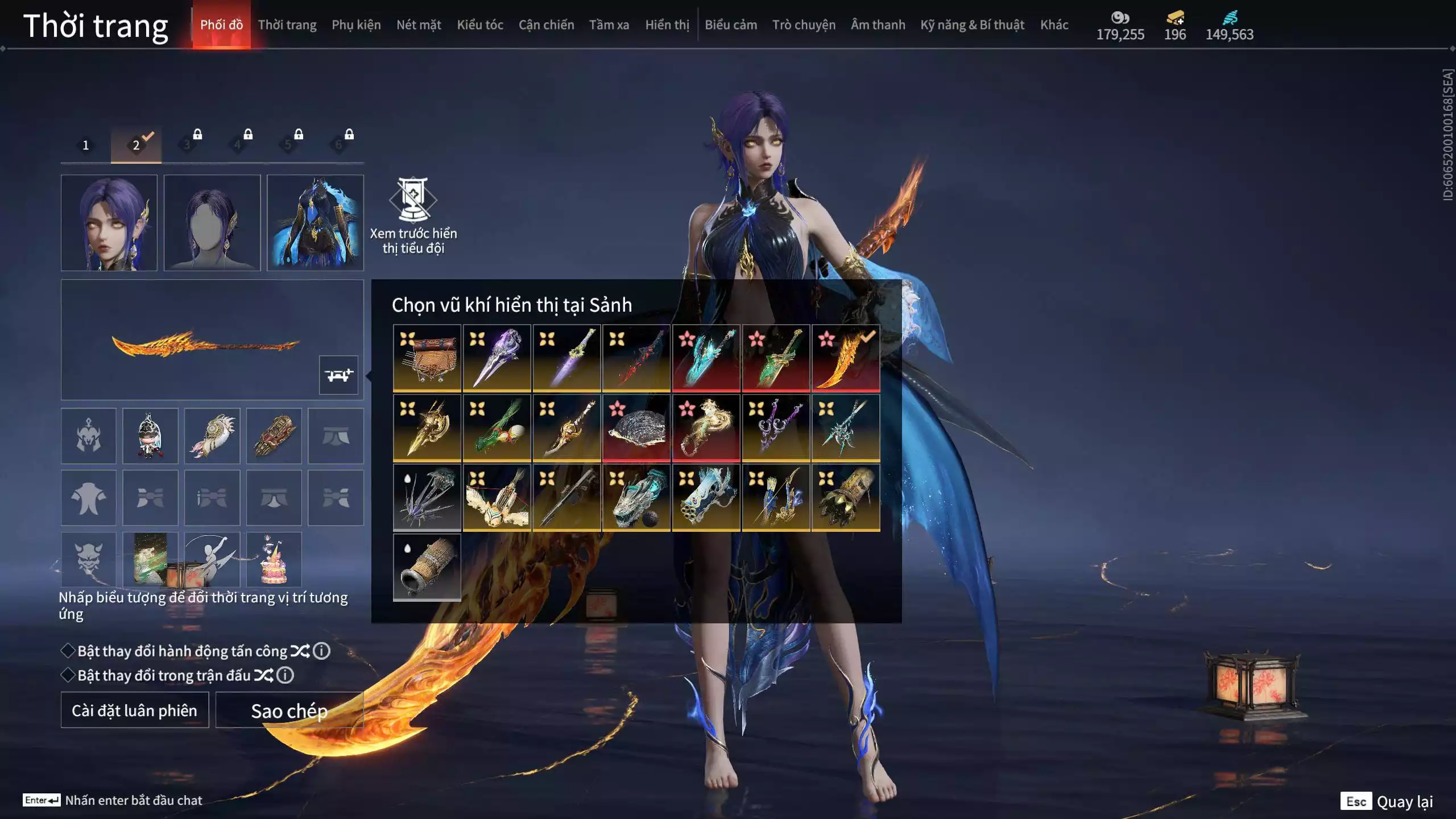1456x819 pixels.
Task: Open the blue outfit thumbnail
Action: click(315, 222)
